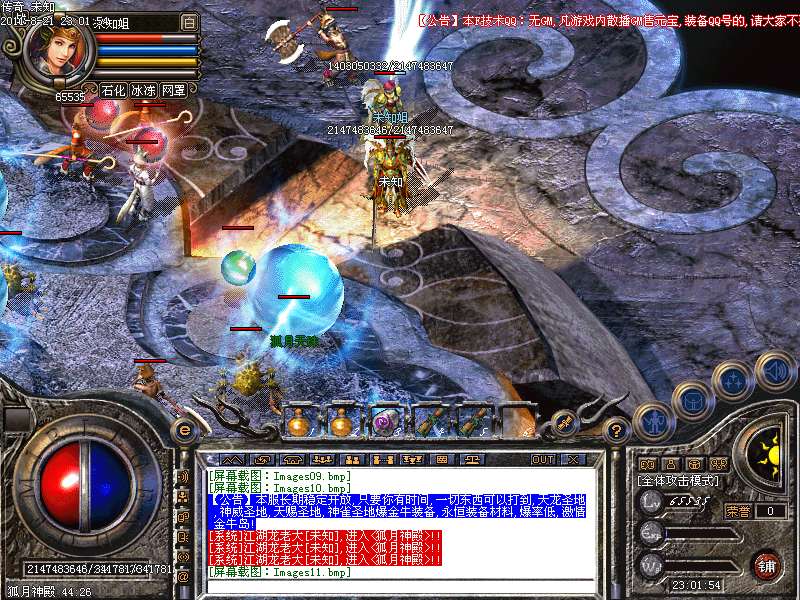The image size is (800, 600).
Task: Click the OUT button above the chat
Action: pos(542,459)
